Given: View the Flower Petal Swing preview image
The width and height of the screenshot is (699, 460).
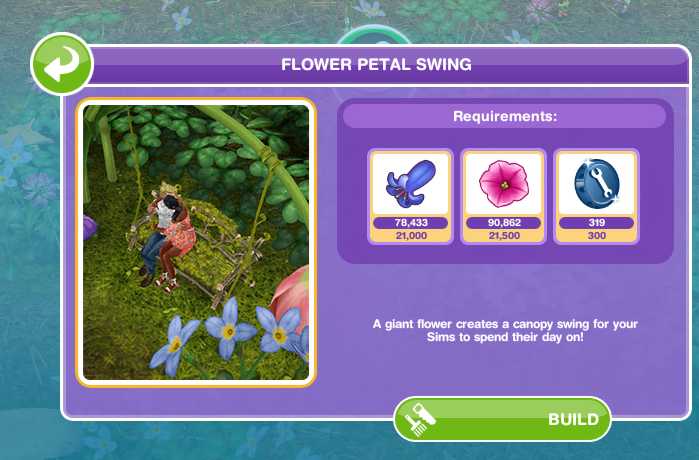Looking at the screenshot, I should tap(196, 243).
